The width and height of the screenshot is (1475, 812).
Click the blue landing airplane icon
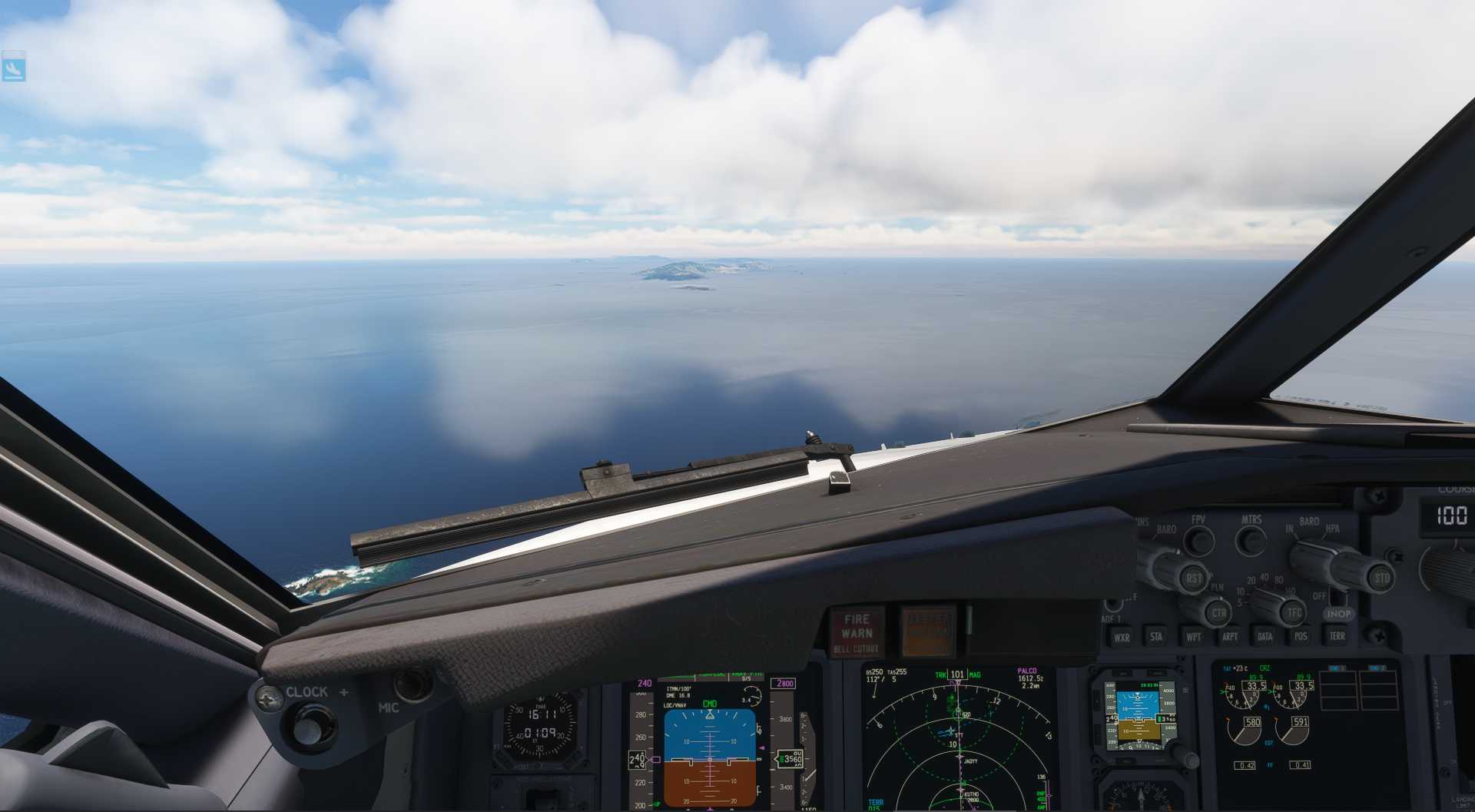[x=14, y=67]
